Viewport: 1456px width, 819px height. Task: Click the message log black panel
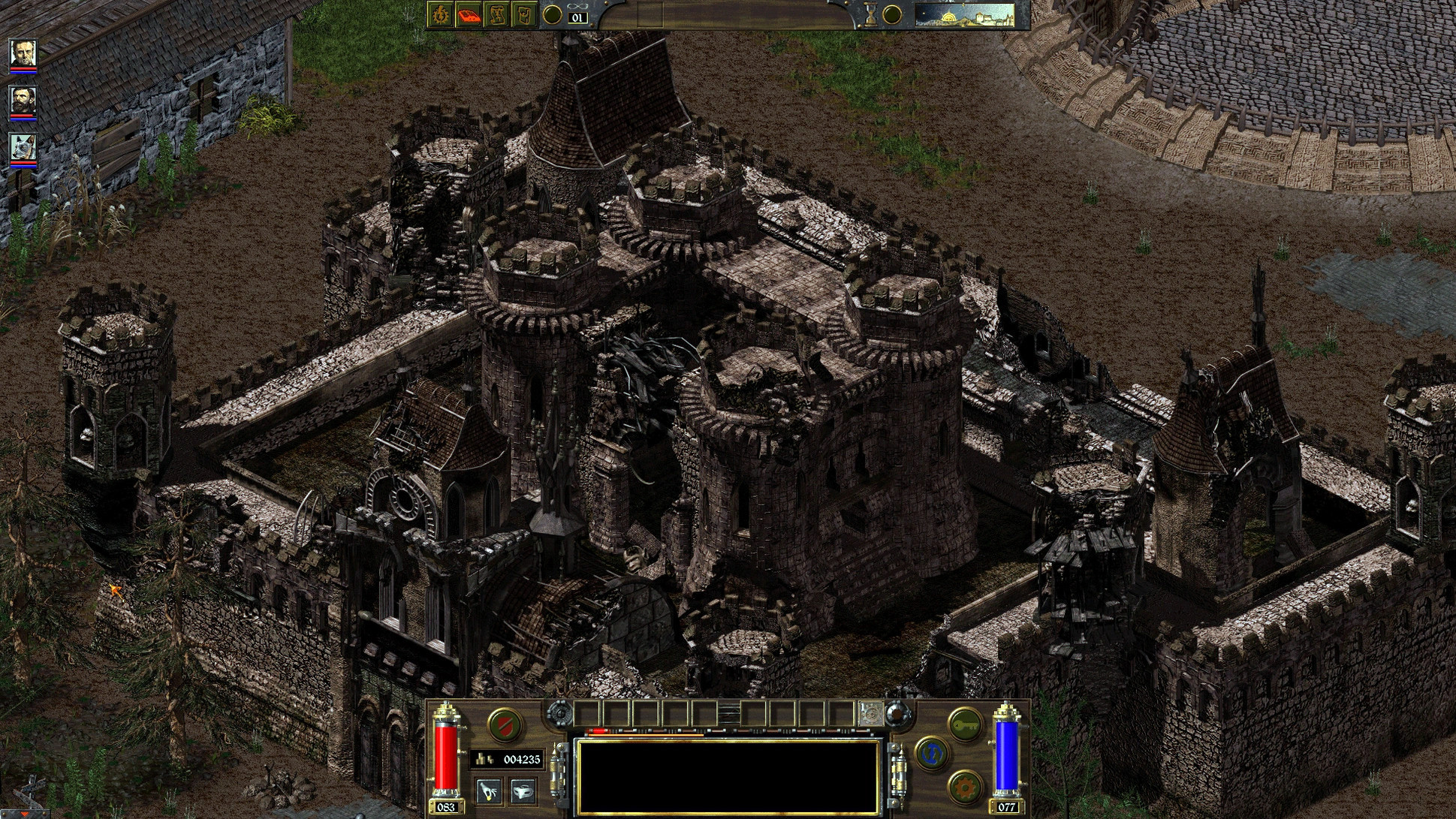(726, 777)
